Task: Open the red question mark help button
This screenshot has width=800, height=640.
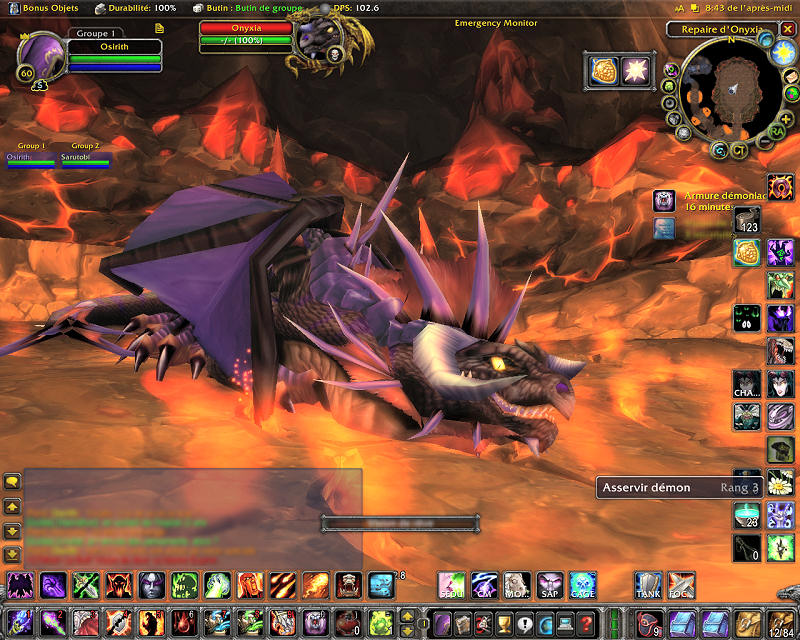Action: tap(587, 622)
